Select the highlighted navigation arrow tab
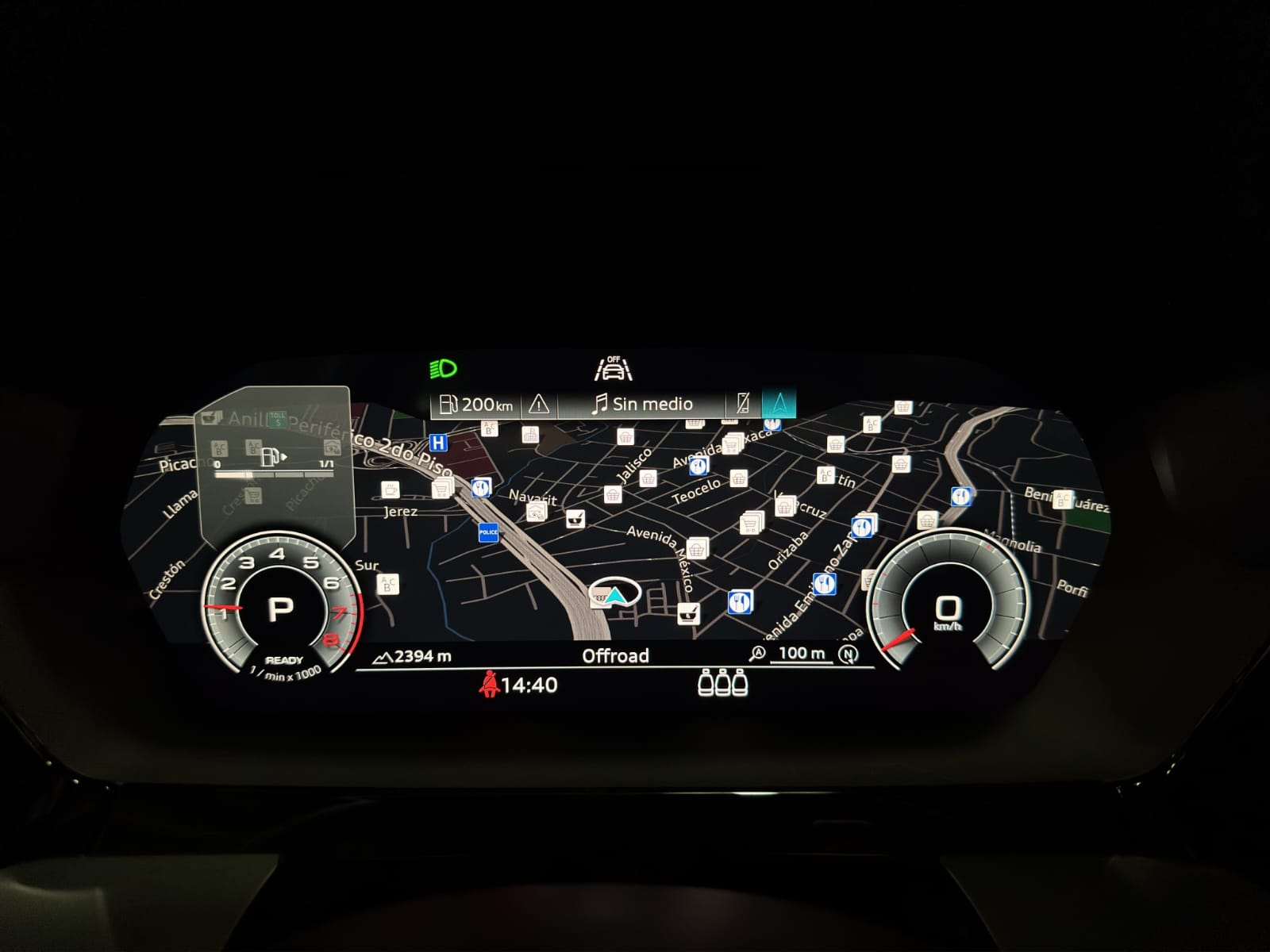Image resolution: width=1270 pixels, height=952 pixels. coord(779,404)
